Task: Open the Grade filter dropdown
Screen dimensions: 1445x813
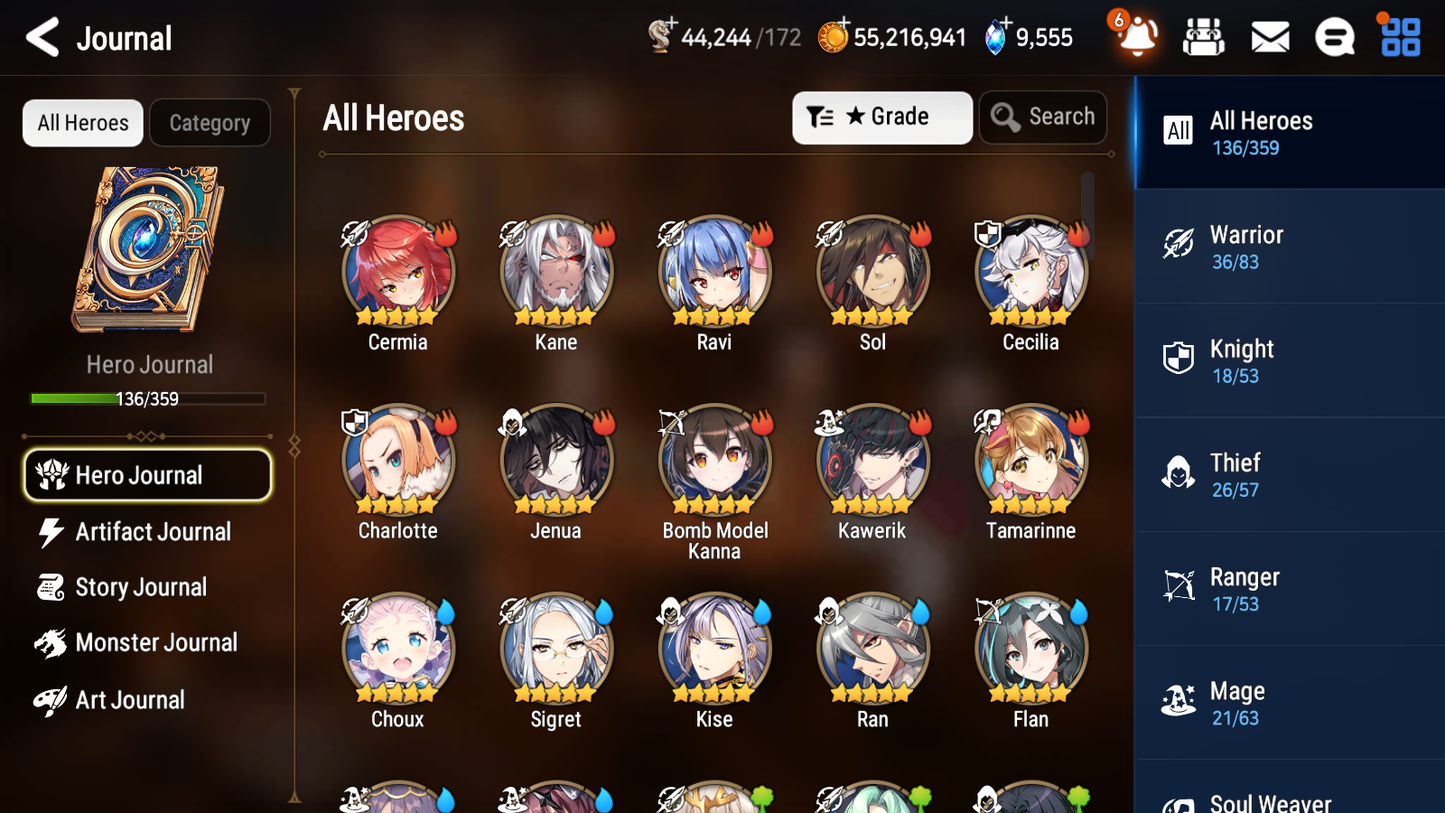Action: [882, 117]
